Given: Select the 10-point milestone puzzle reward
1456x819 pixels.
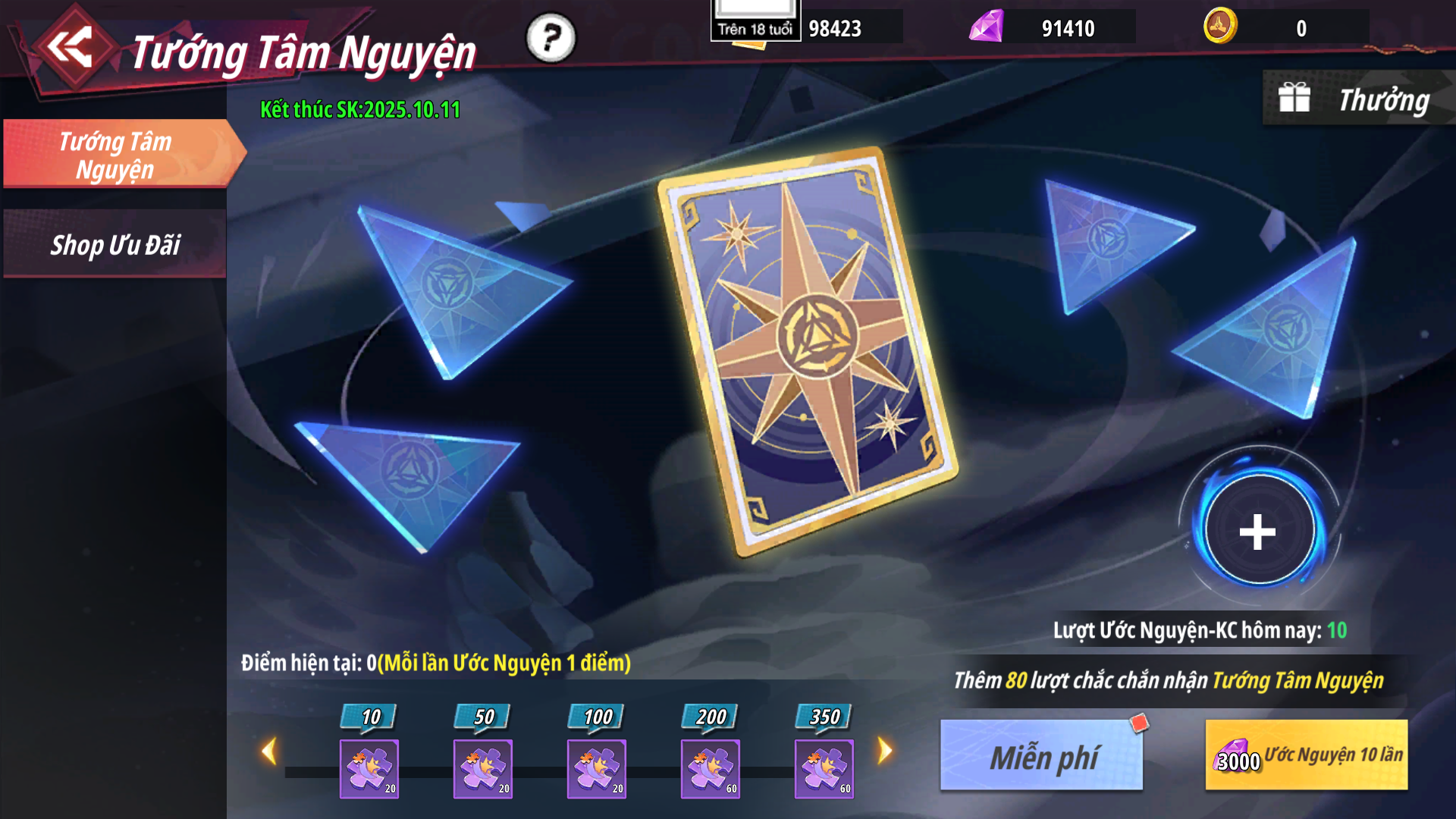Looking at the screenshot, I should [369, 768].
